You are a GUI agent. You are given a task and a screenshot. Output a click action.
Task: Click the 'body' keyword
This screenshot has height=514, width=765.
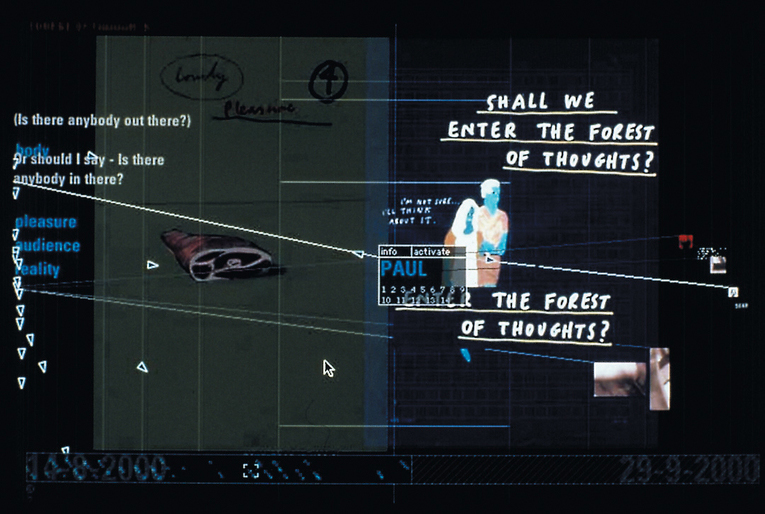click(32, 150)
